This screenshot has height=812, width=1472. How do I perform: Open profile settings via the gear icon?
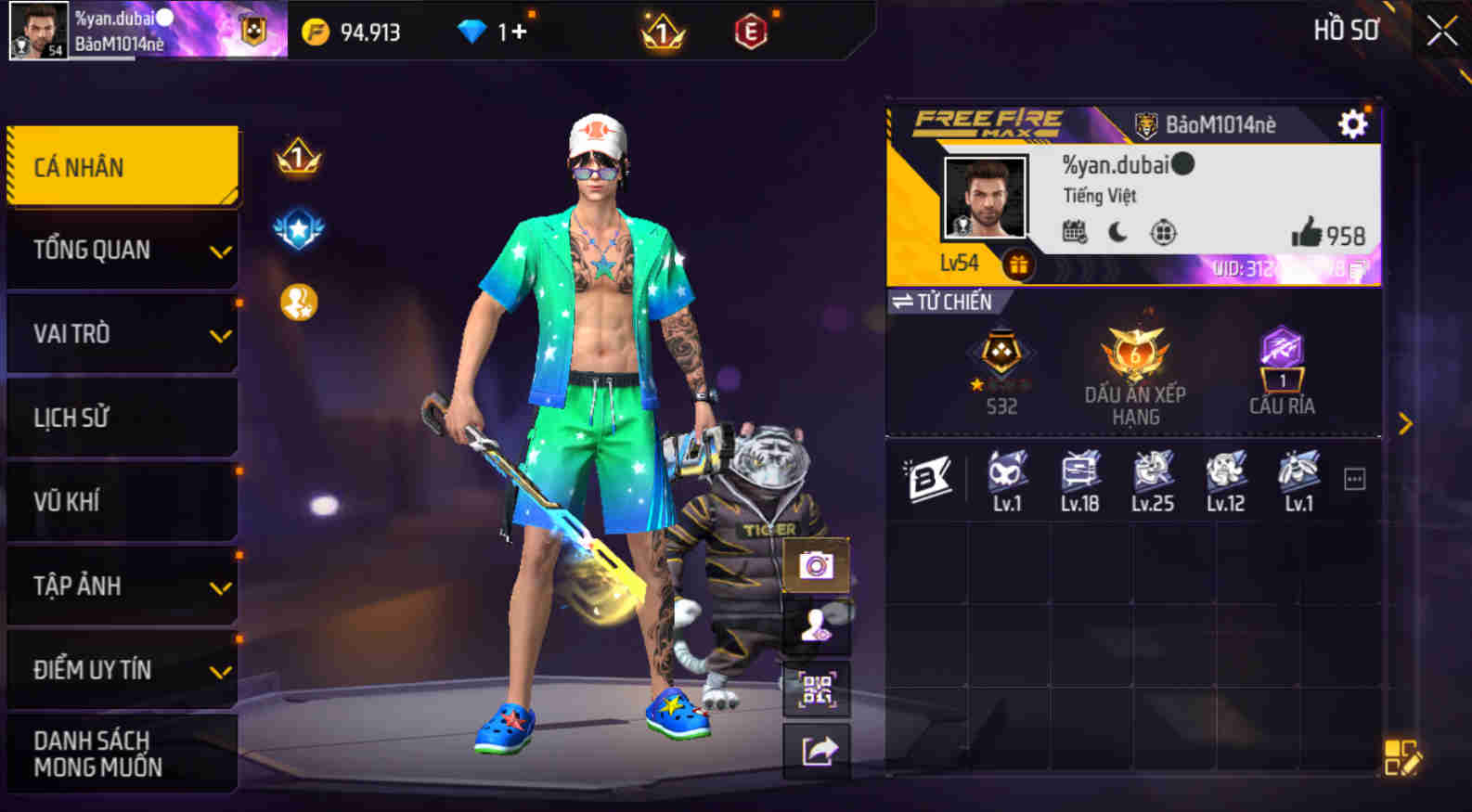(1353, 123)
